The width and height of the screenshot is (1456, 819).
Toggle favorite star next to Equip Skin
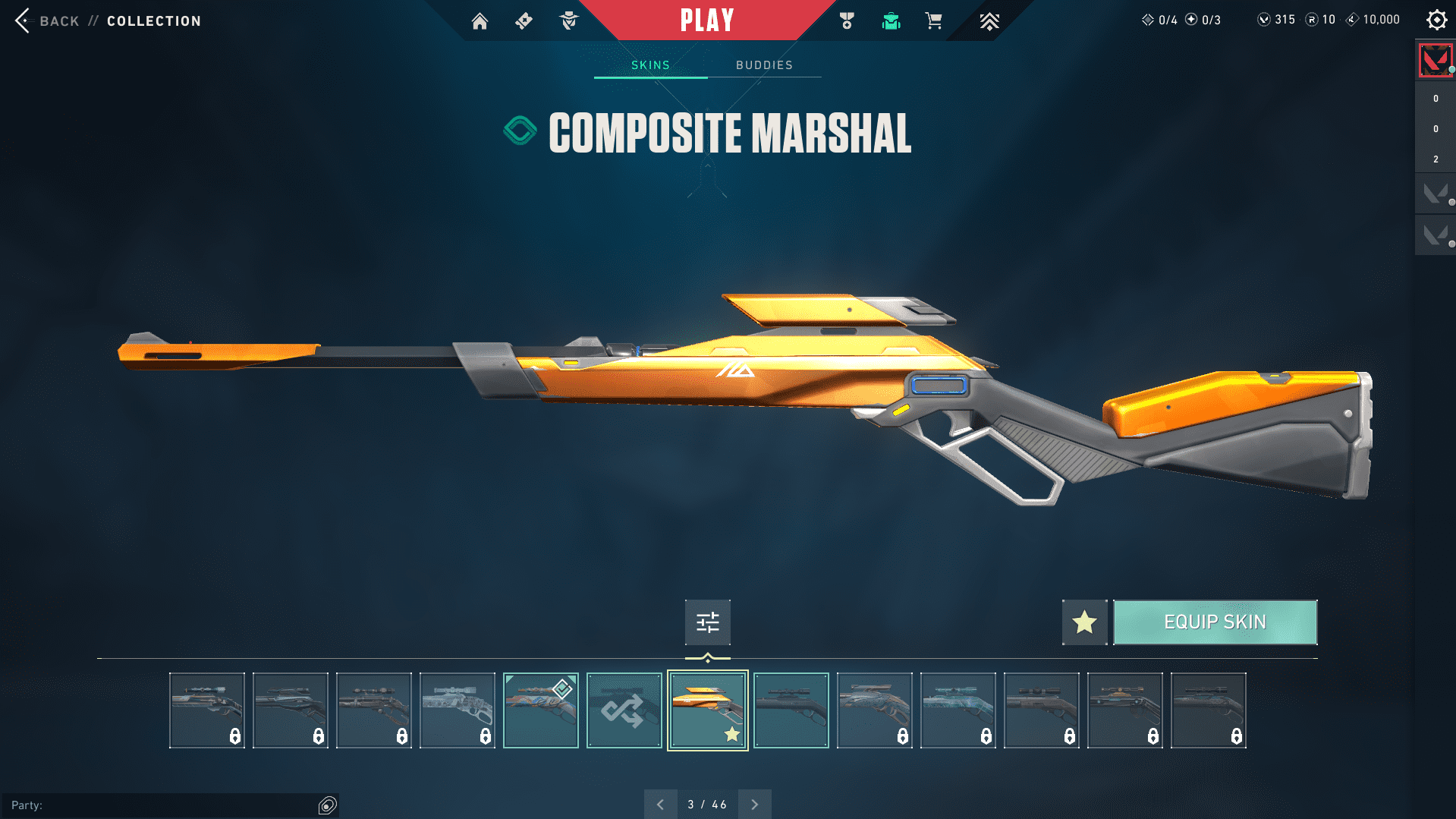tap(1084, 622)
